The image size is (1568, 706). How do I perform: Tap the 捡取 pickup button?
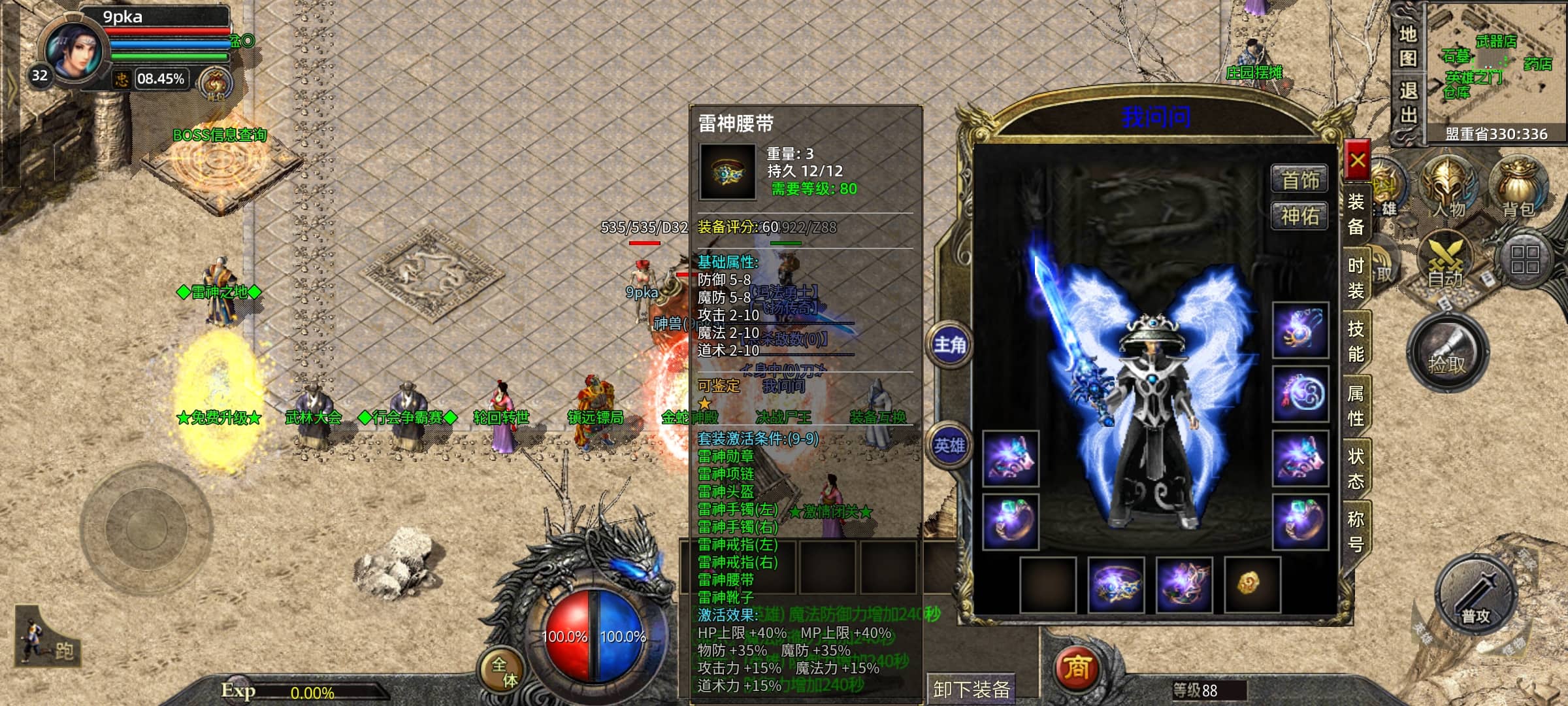click(1447, 354)
